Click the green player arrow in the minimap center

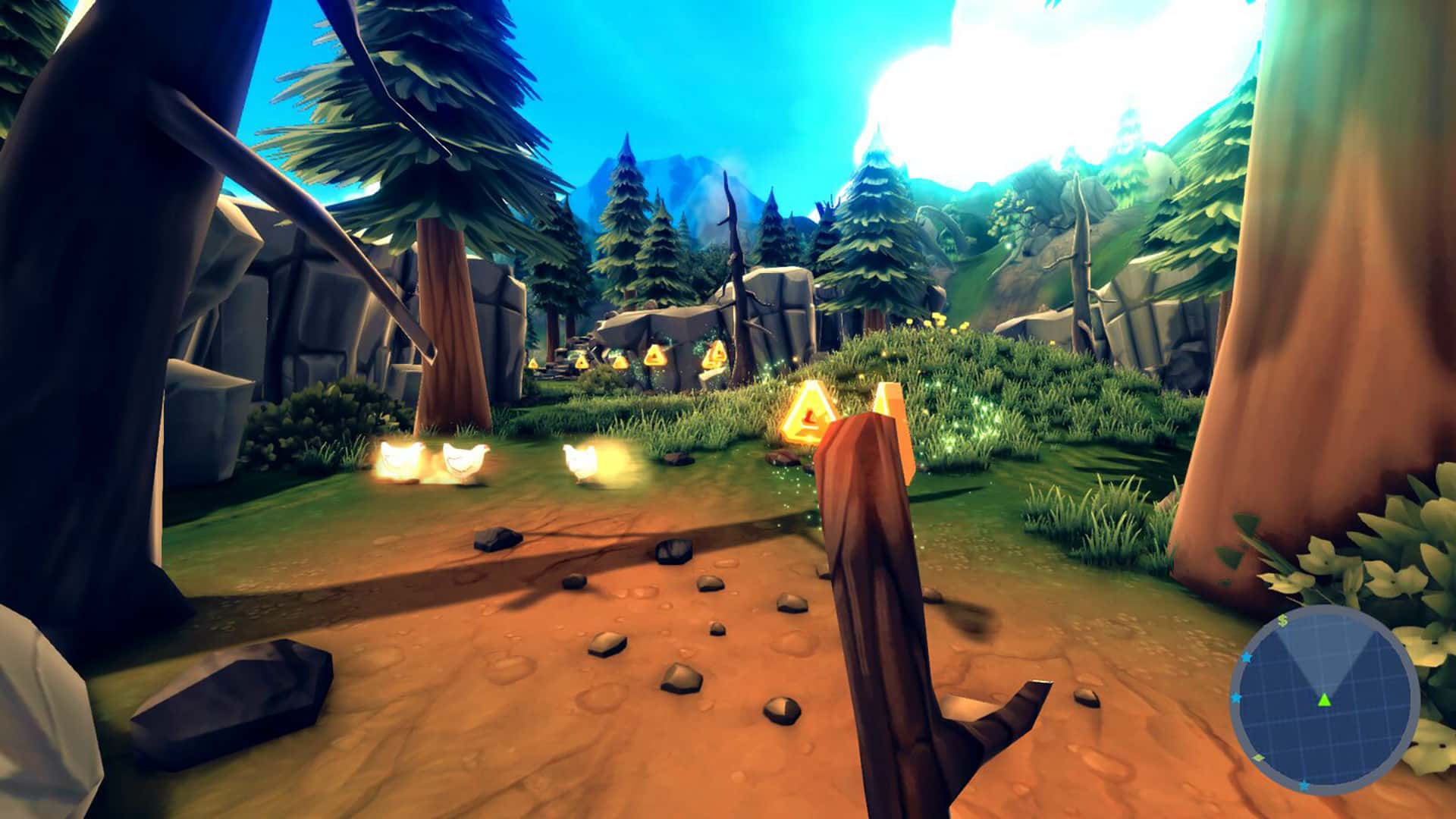click(1324, 701)
